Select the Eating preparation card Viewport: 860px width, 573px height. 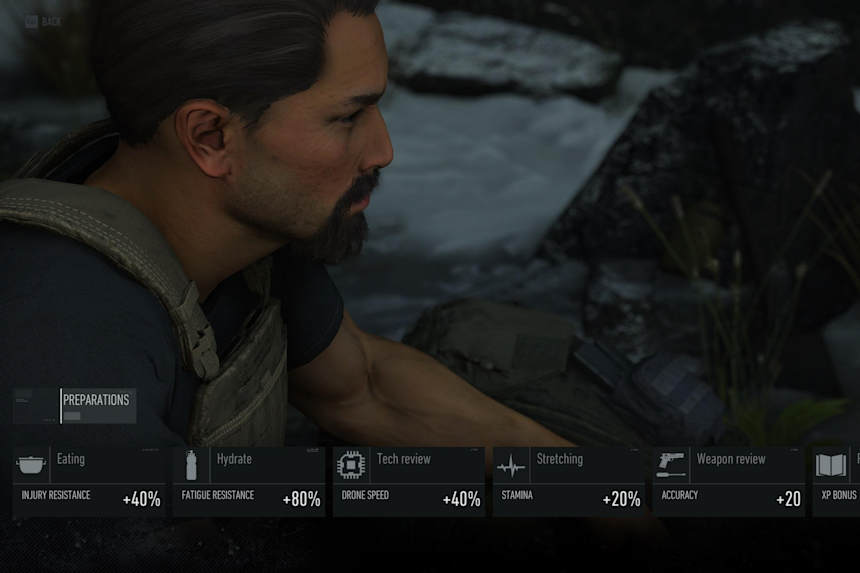point(89,481)
